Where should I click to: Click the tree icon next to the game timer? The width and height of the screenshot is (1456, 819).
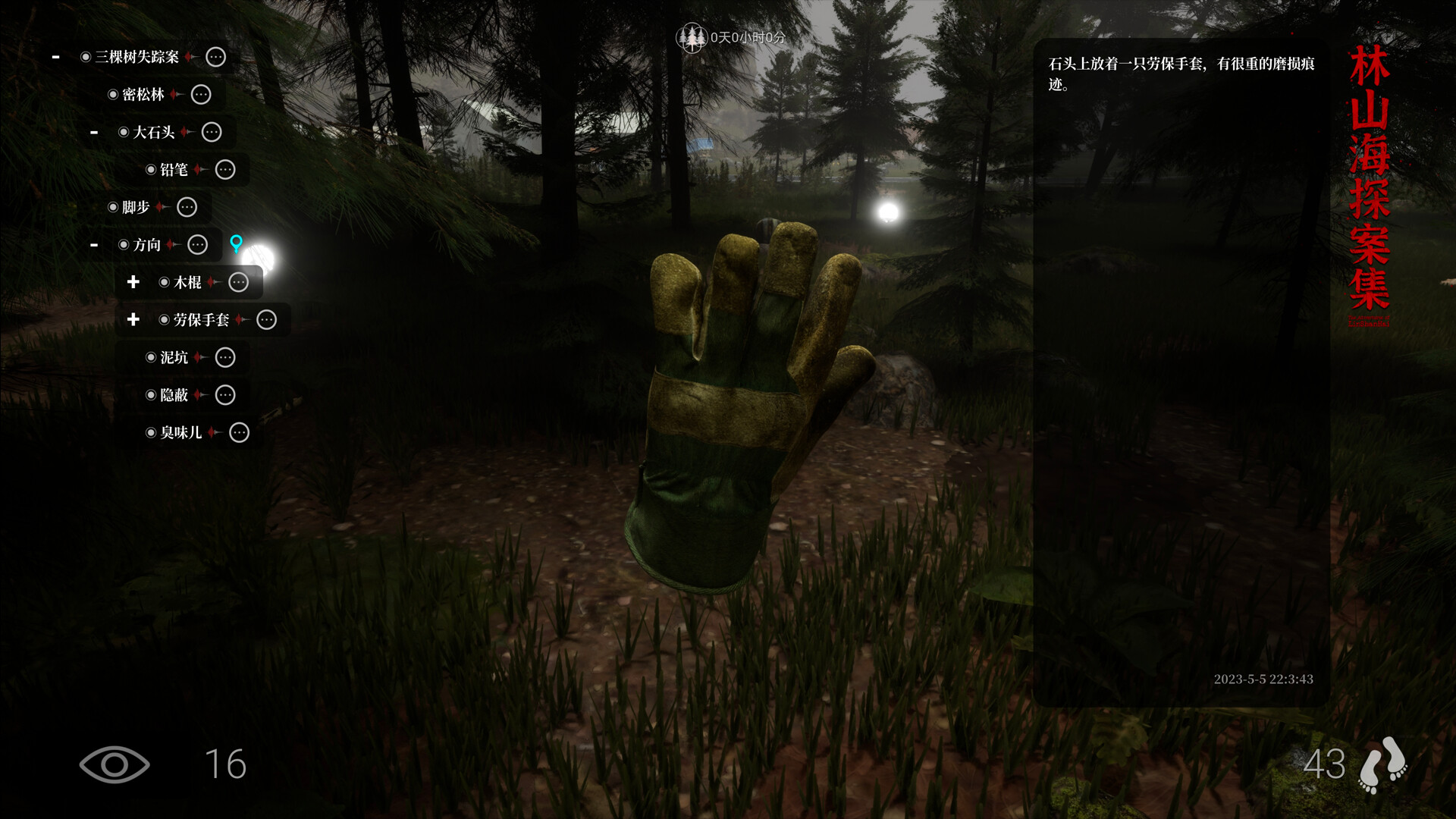(x=692, y=36)
